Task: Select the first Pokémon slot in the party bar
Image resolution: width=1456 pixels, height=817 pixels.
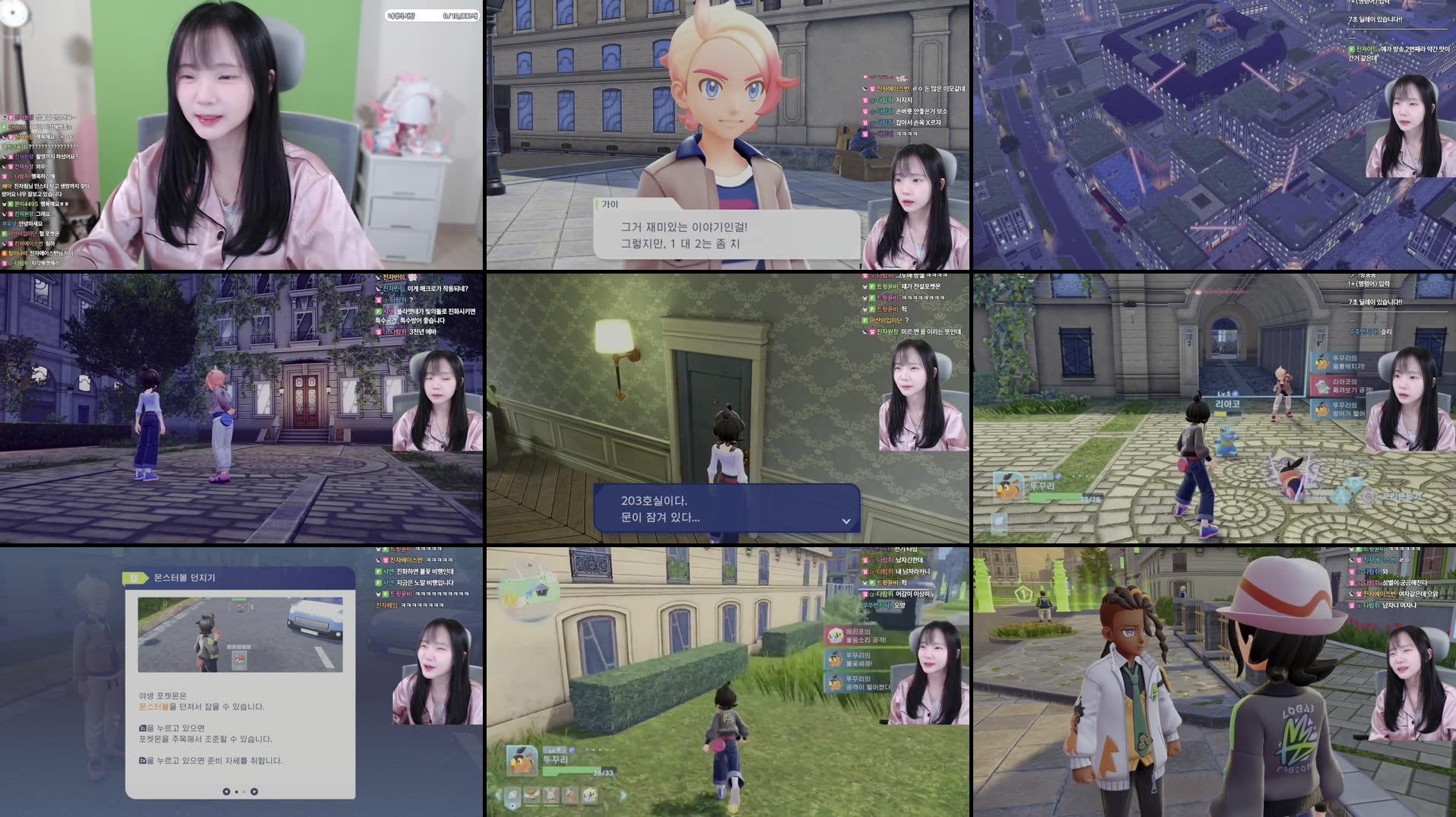Action: [x=511, y=795]
